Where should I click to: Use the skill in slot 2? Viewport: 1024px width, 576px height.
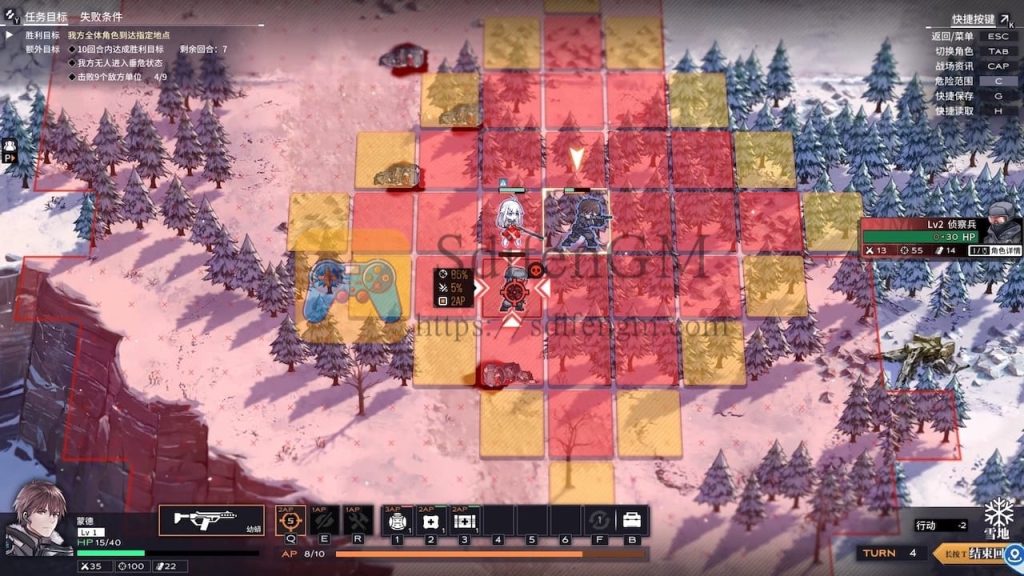[x=431, y=520]
